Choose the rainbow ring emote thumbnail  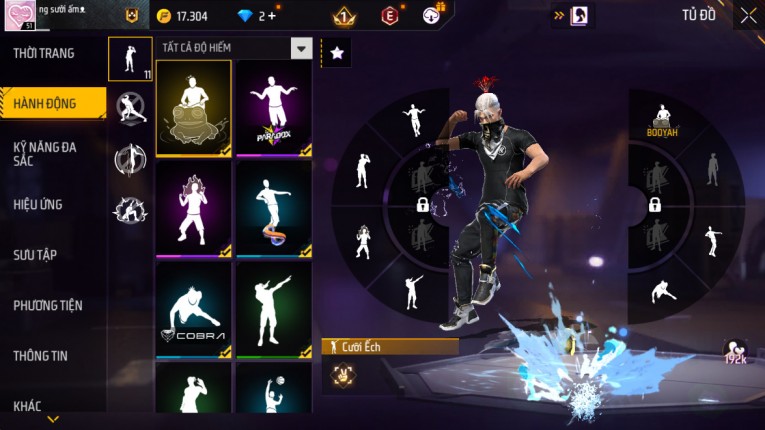pyautogui.click(x=273, y=208)
